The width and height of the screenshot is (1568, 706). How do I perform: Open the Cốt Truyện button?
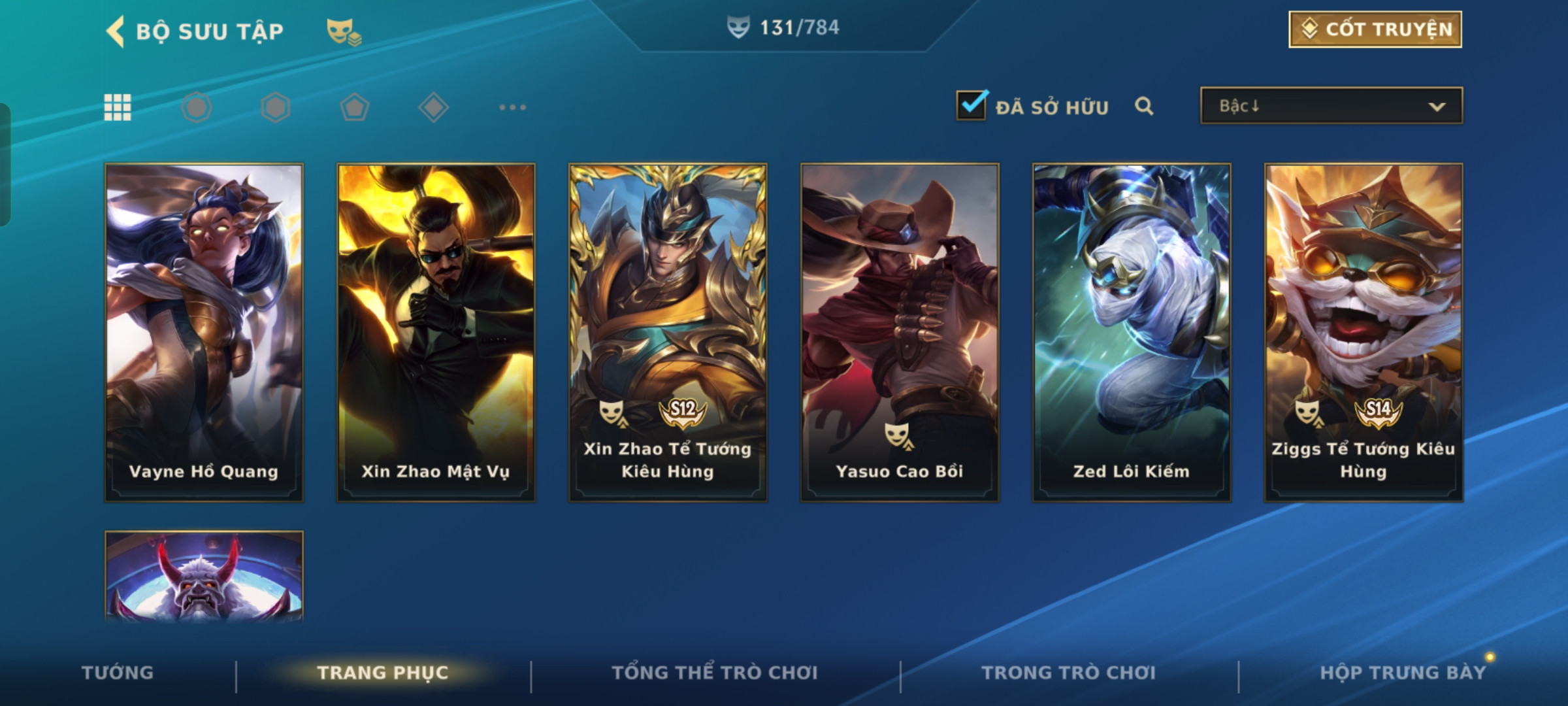click(x=1375, y=29)
